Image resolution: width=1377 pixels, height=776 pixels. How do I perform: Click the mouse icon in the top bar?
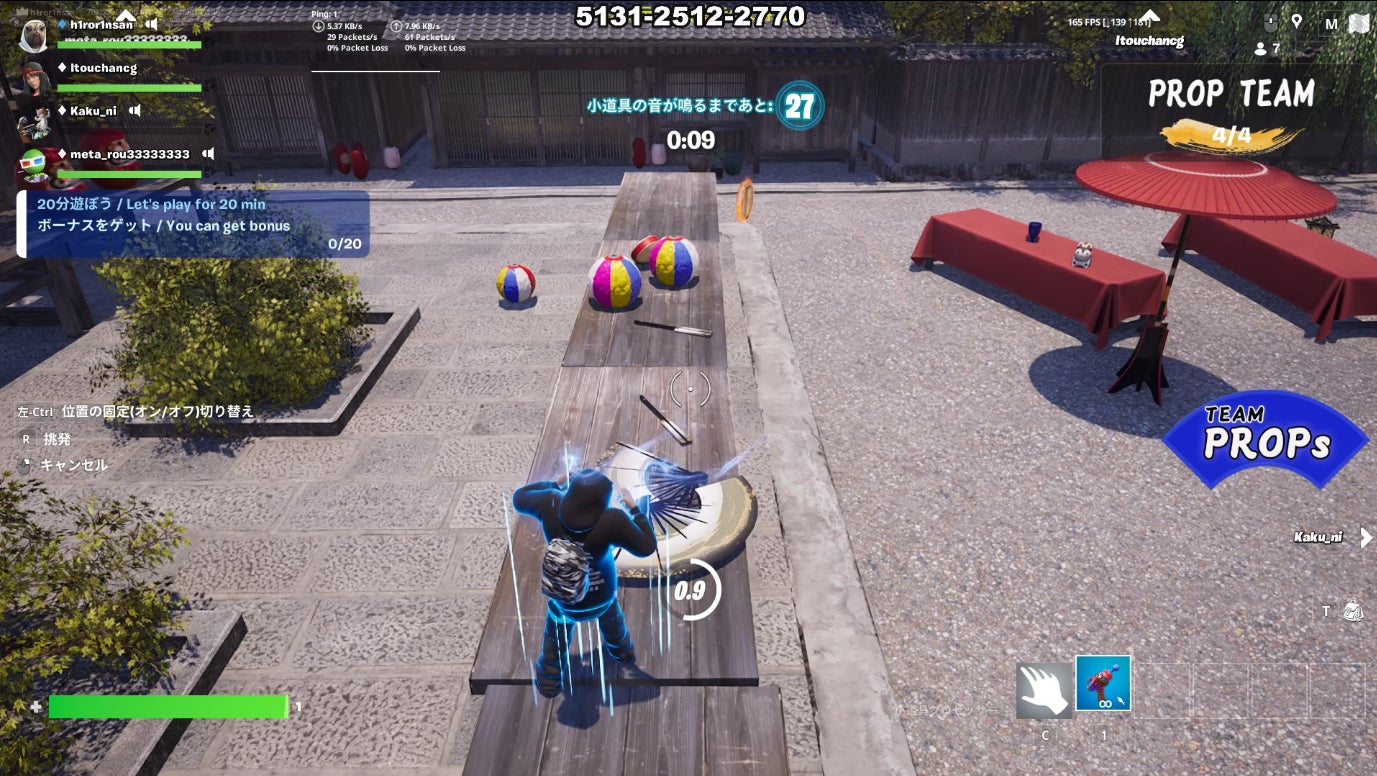click(1271, 22)
